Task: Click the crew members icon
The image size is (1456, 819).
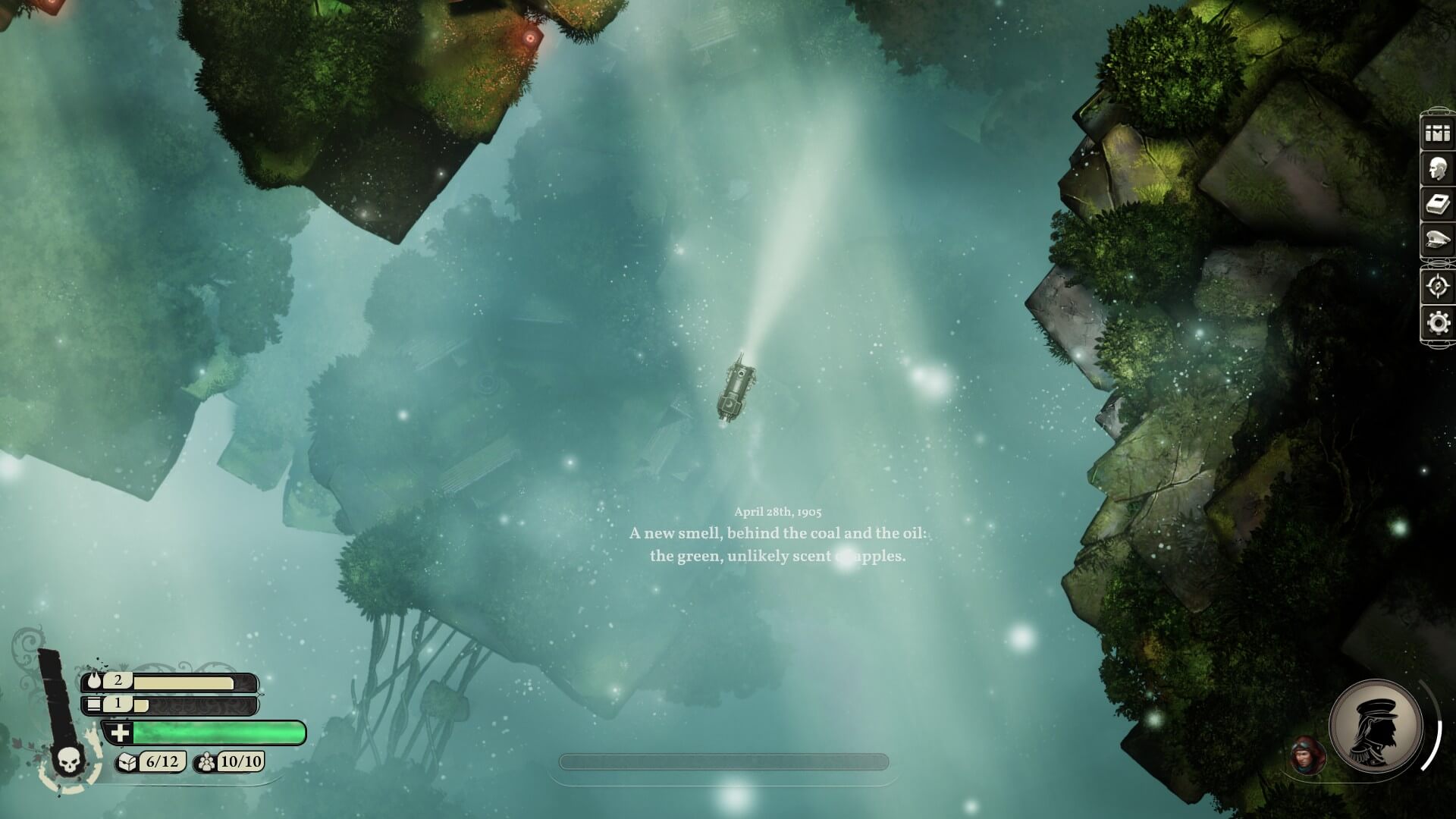Action: (x=206, y=761)
